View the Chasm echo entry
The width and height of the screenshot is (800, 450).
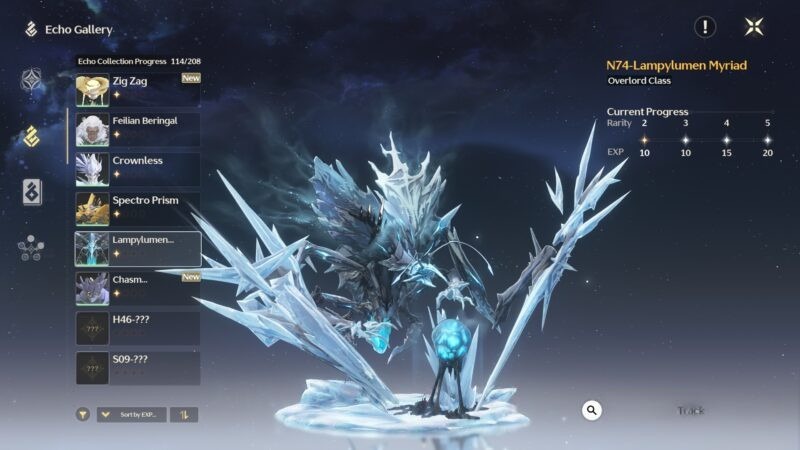[138, 288]
